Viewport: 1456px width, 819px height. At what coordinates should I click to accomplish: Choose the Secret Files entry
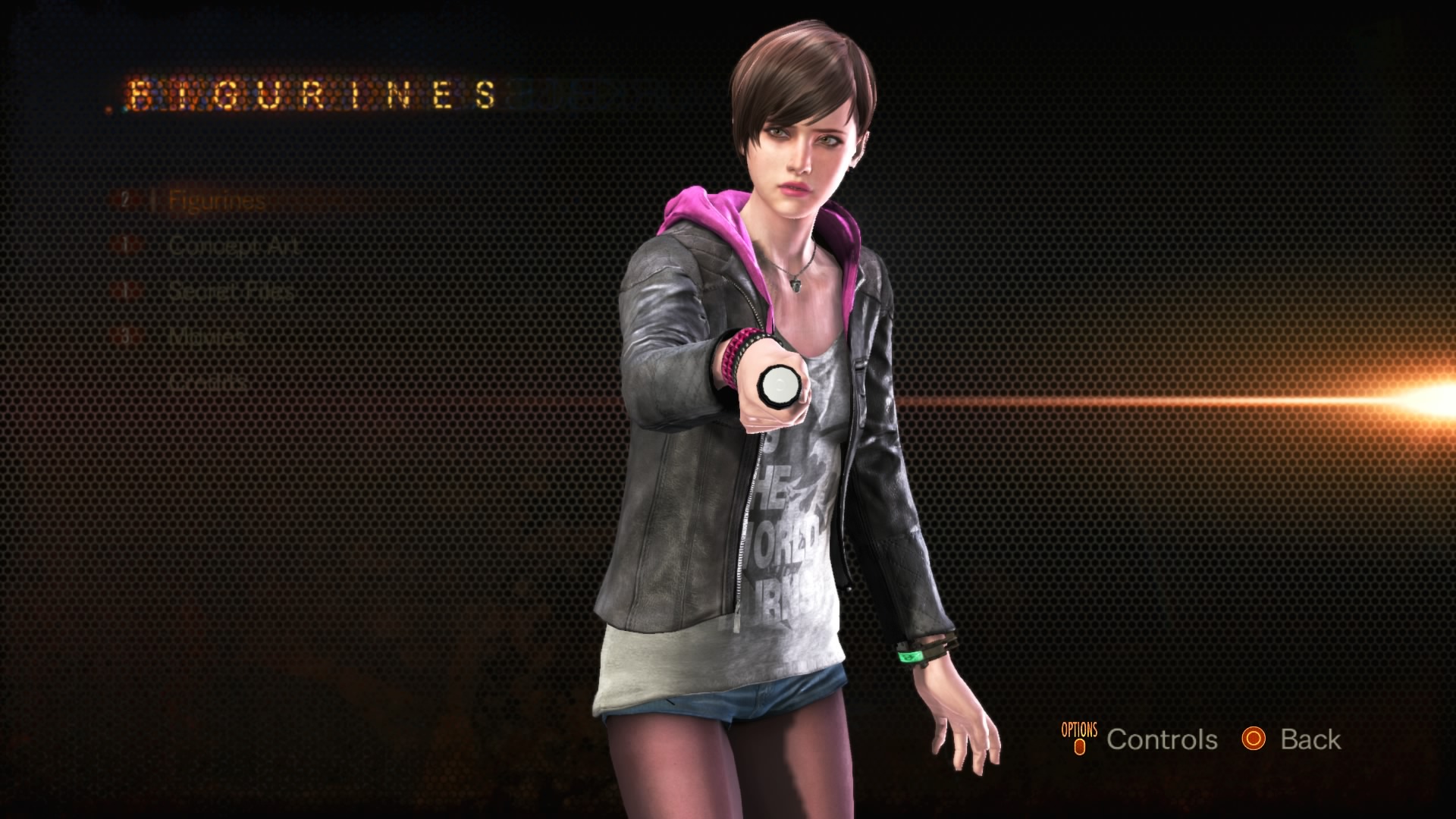(x=231, y=291)
